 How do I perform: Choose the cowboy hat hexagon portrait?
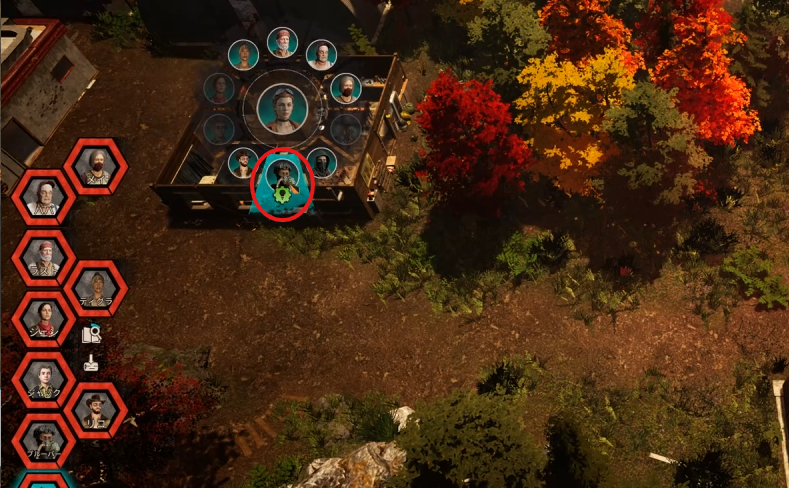(x=95, y=410)
